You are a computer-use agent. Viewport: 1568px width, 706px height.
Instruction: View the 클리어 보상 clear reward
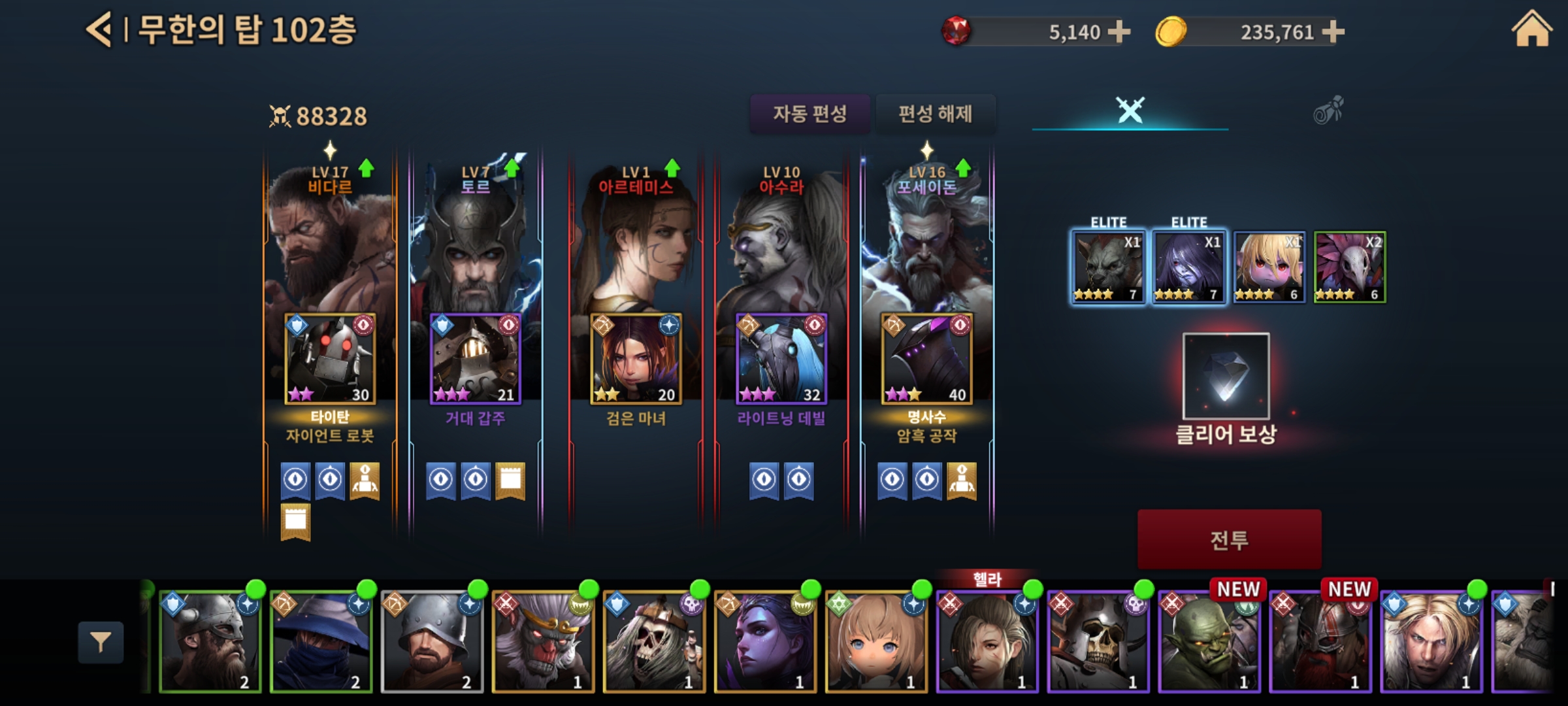[x=1226, y=376]
